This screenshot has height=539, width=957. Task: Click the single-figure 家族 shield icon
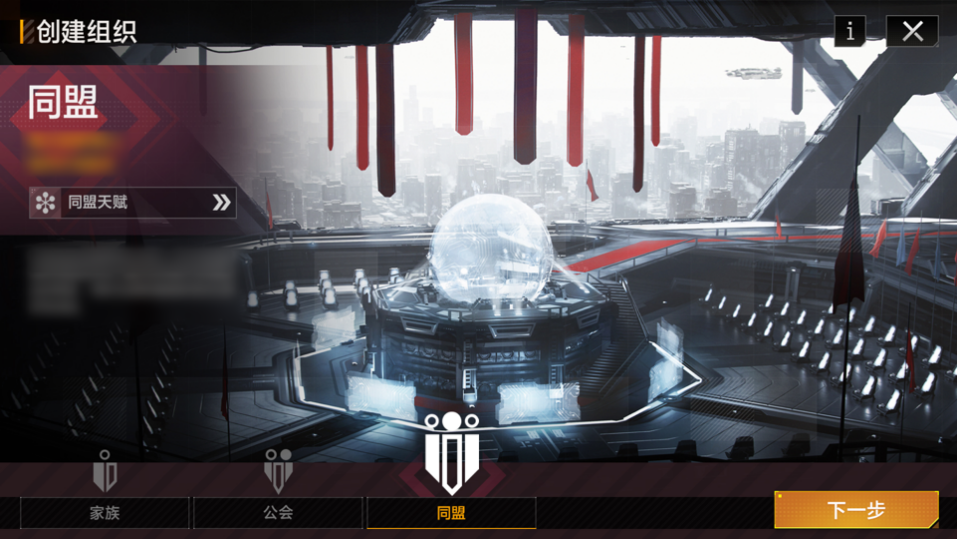[x=105, y=471]
